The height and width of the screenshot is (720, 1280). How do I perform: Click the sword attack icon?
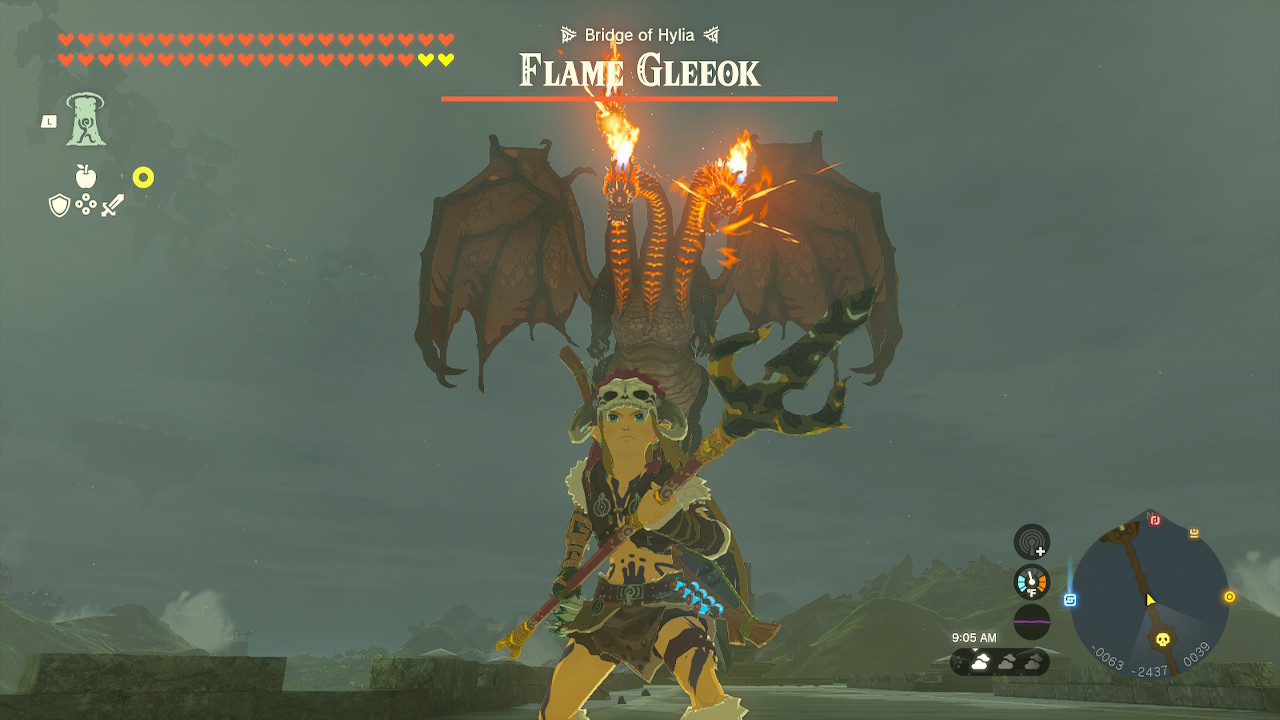point(112,205)
